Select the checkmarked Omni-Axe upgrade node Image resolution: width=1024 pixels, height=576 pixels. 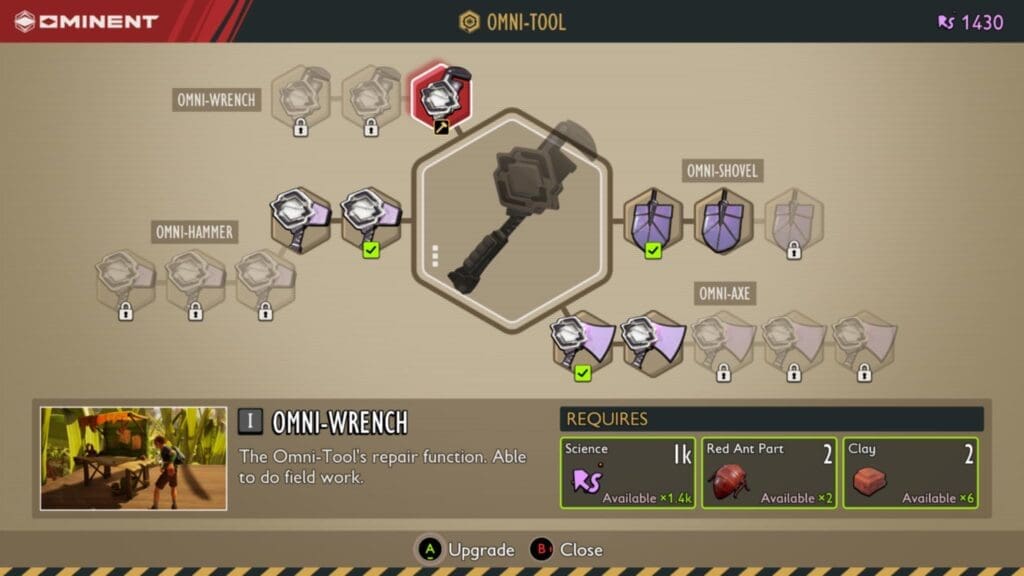(583, 342)
